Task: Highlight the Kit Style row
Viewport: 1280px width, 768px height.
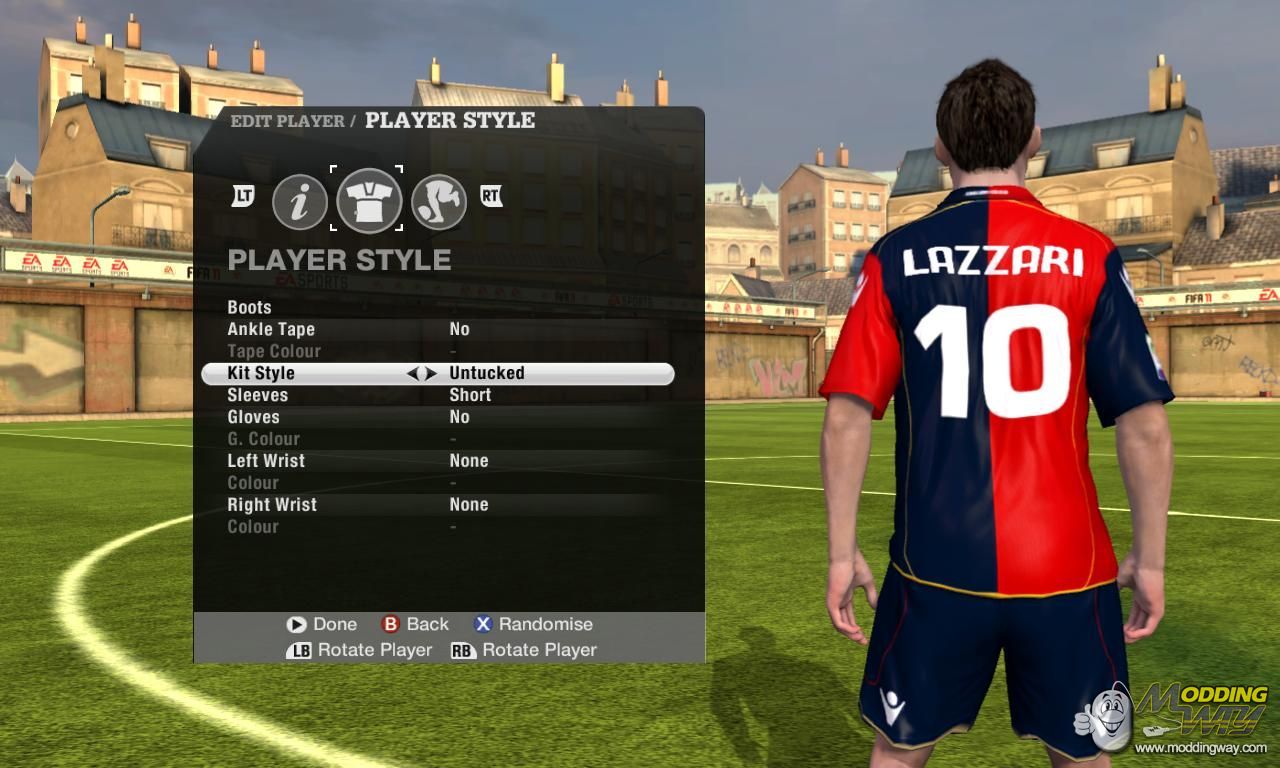Action: coord(261,373)
